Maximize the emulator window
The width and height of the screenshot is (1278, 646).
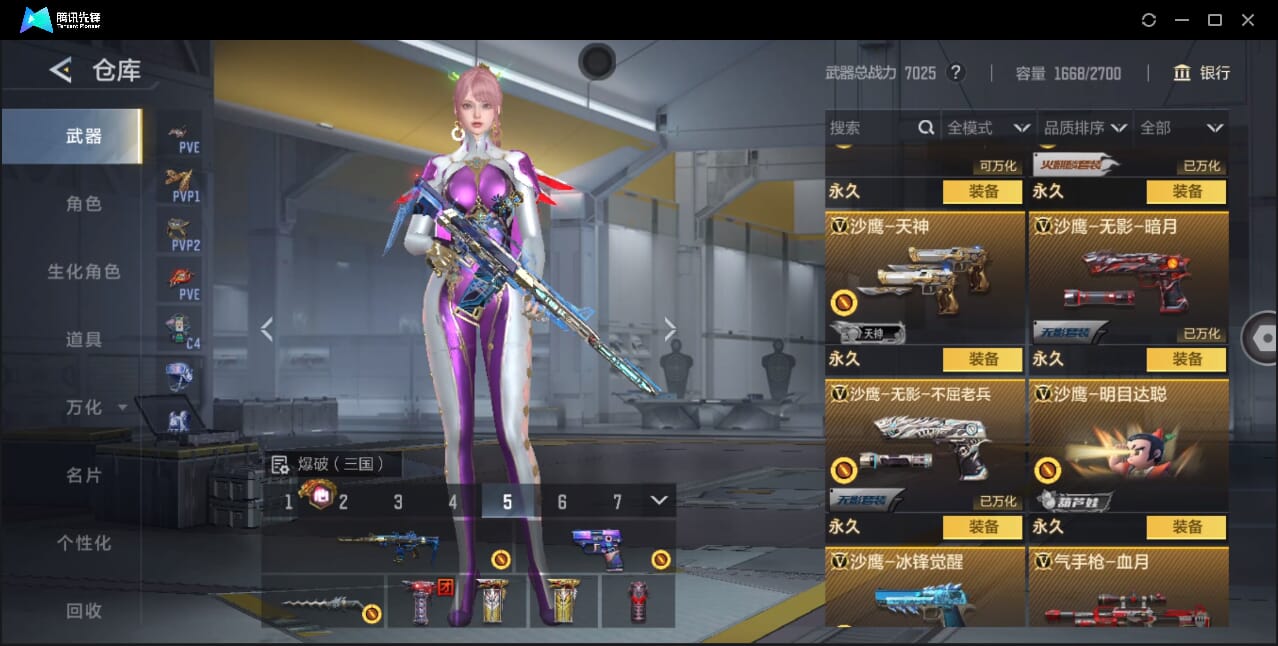point(1215,20)
